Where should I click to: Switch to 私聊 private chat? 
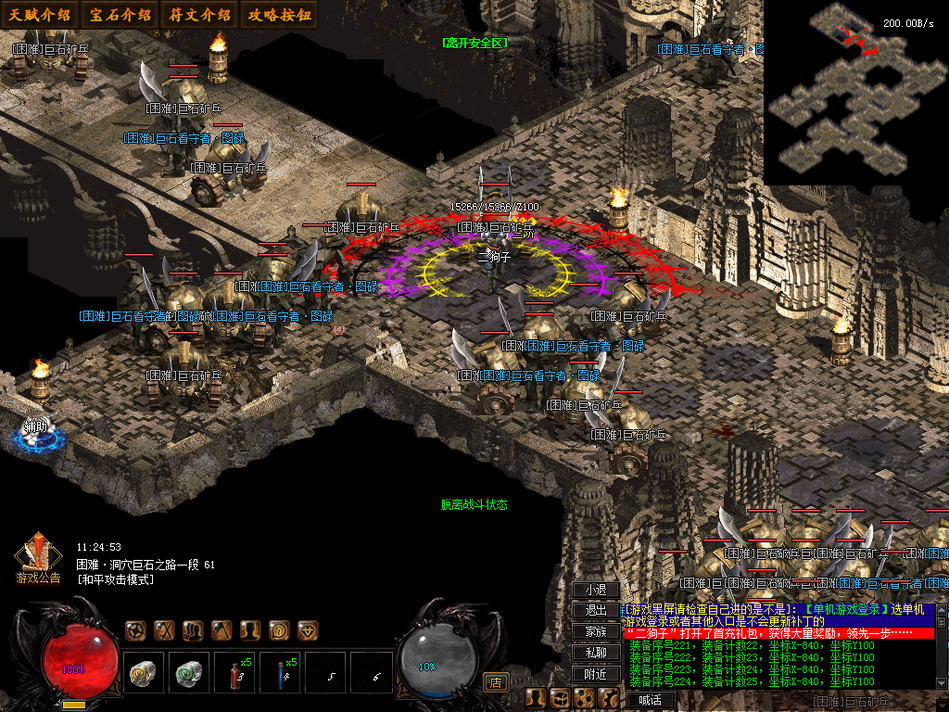[x=596, y=653]
